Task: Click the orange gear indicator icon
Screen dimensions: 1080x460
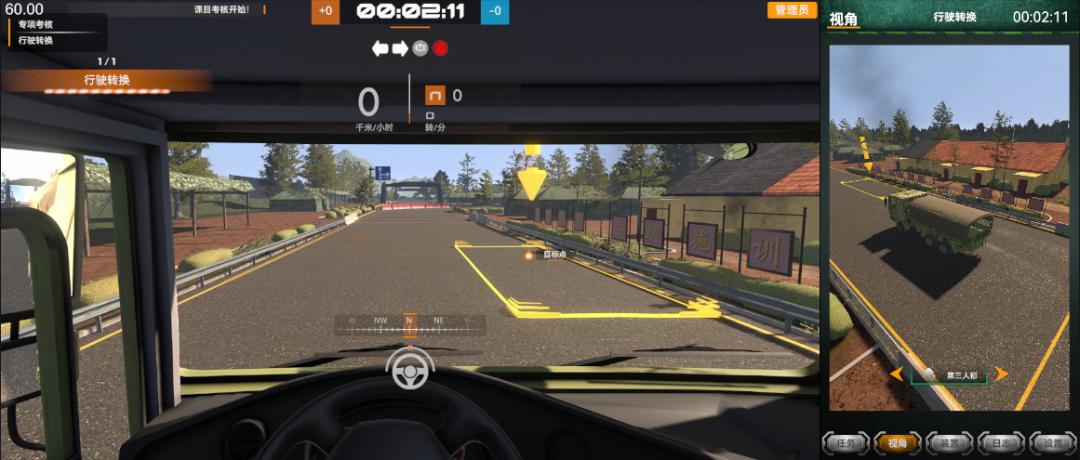Action: (x=436, y=95)
